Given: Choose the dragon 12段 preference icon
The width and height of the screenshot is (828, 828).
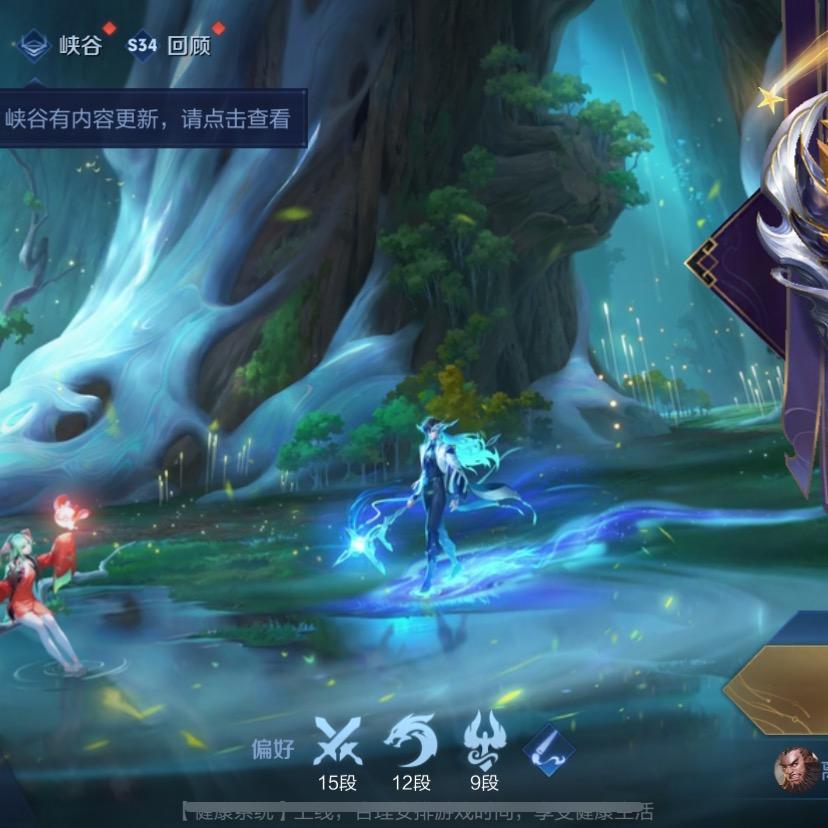Looking at the screenshot, I should pyautogui.click(x=411, y=742).
